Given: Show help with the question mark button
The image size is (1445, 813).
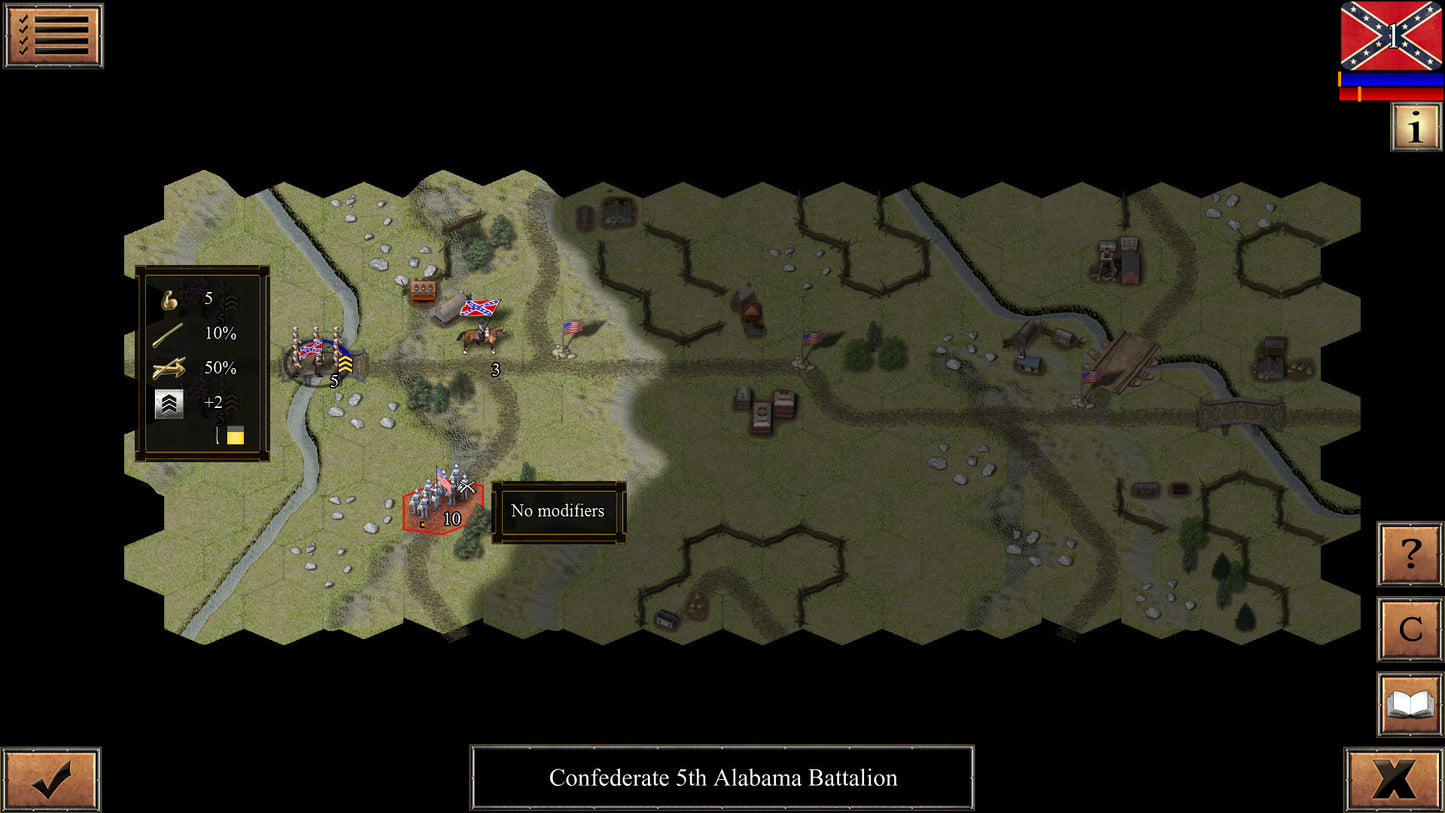Looking at the screenshot, I should click(1409, 553).
